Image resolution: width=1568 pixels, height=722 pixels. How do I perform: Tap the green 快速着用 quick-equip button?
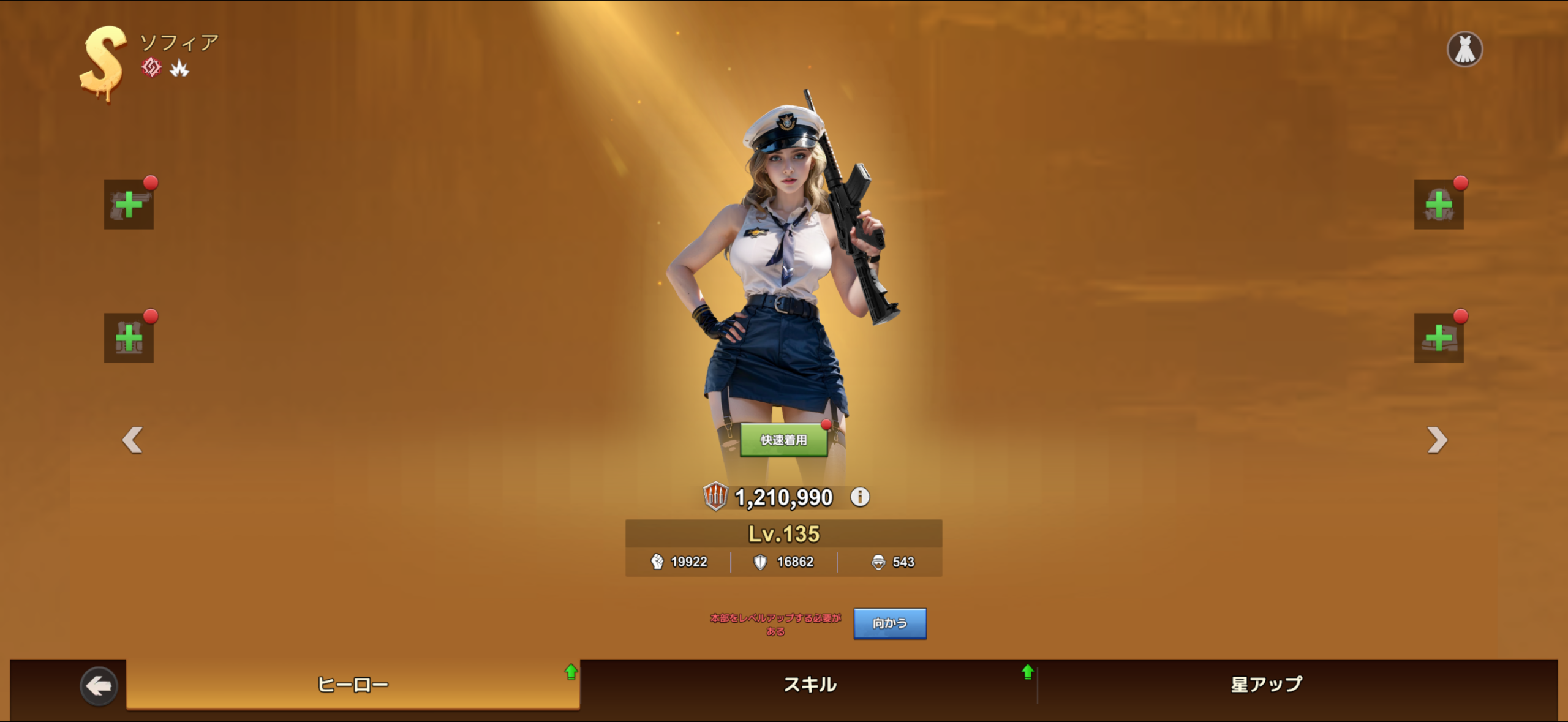[783, 440]
